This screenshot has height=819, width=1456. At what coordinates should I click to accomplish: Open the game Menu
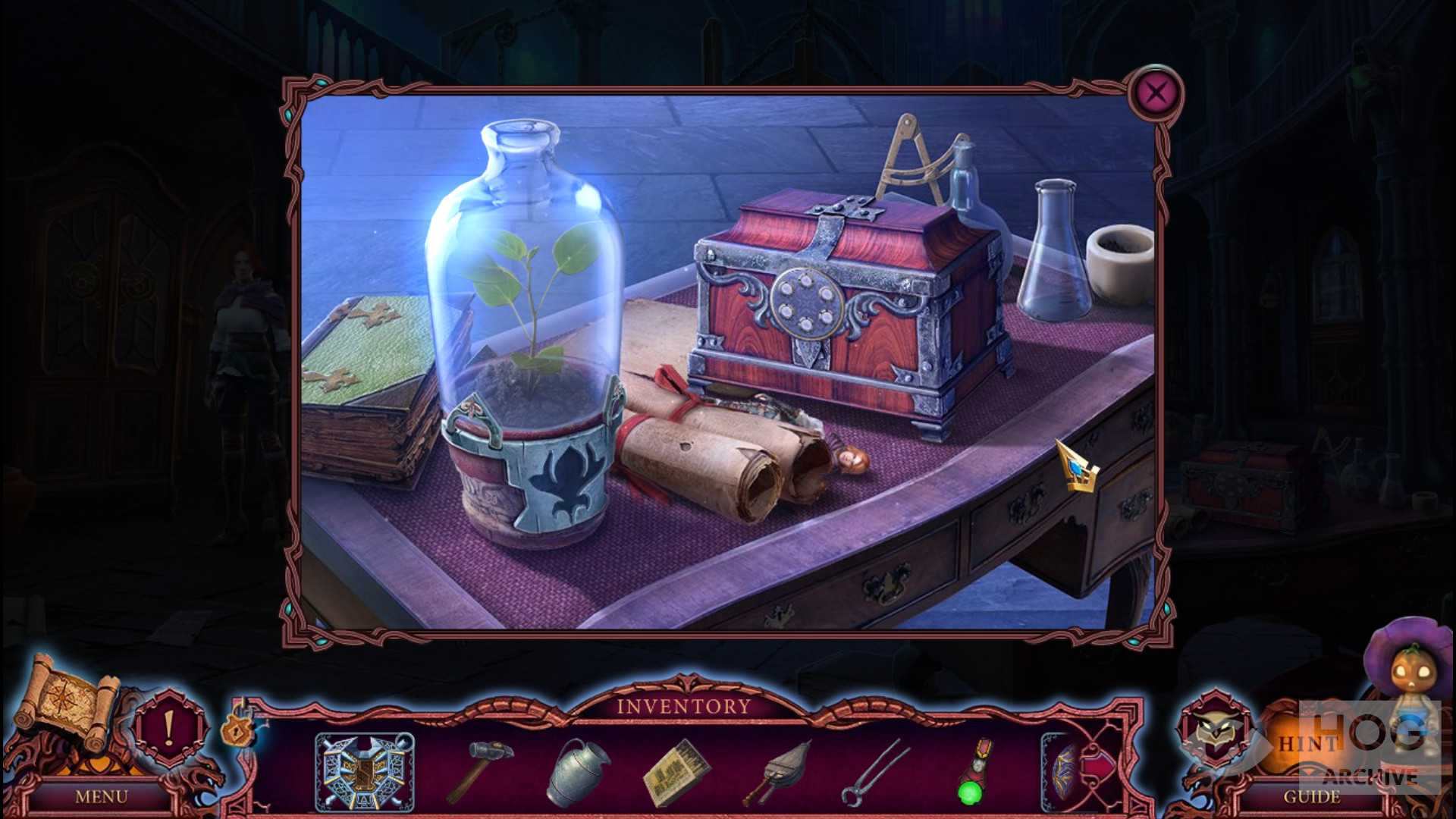coord(101,797)
